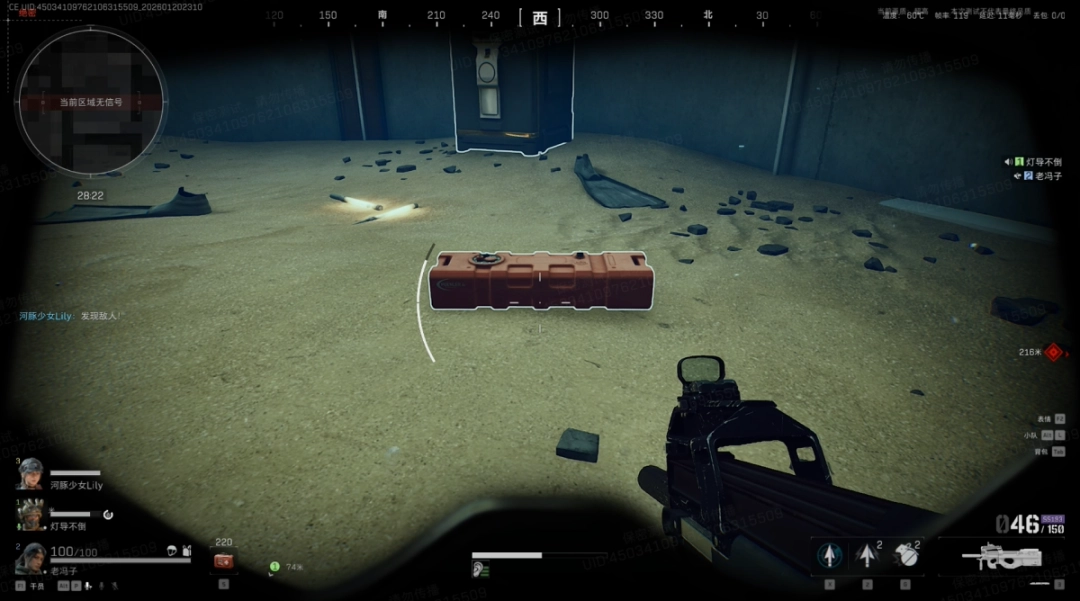The width and height of the screenshot is (1080, 601).
Task: Select the grenade slot
Action: 906,556
